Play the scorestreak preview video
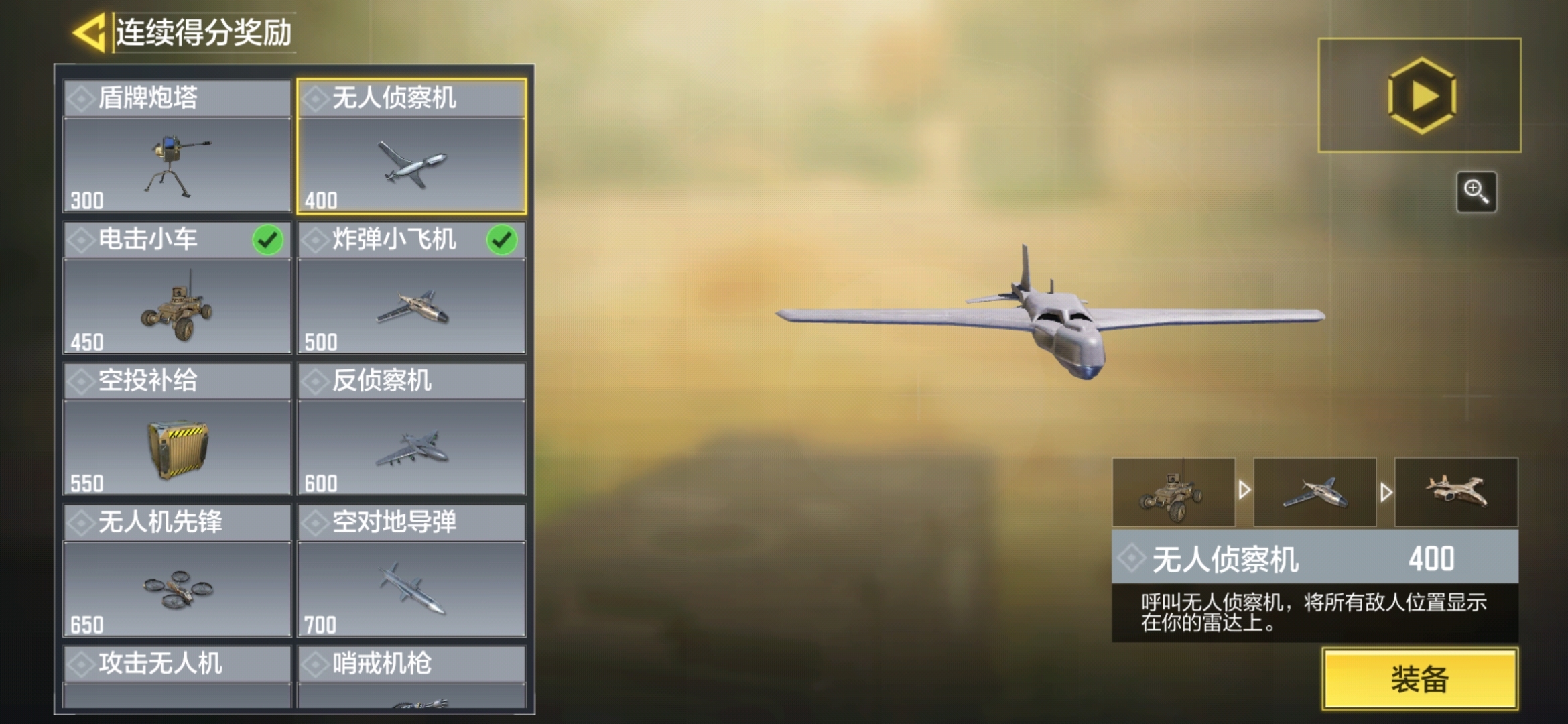The width and height of the screenshot is (1568, 724). 1419,96
